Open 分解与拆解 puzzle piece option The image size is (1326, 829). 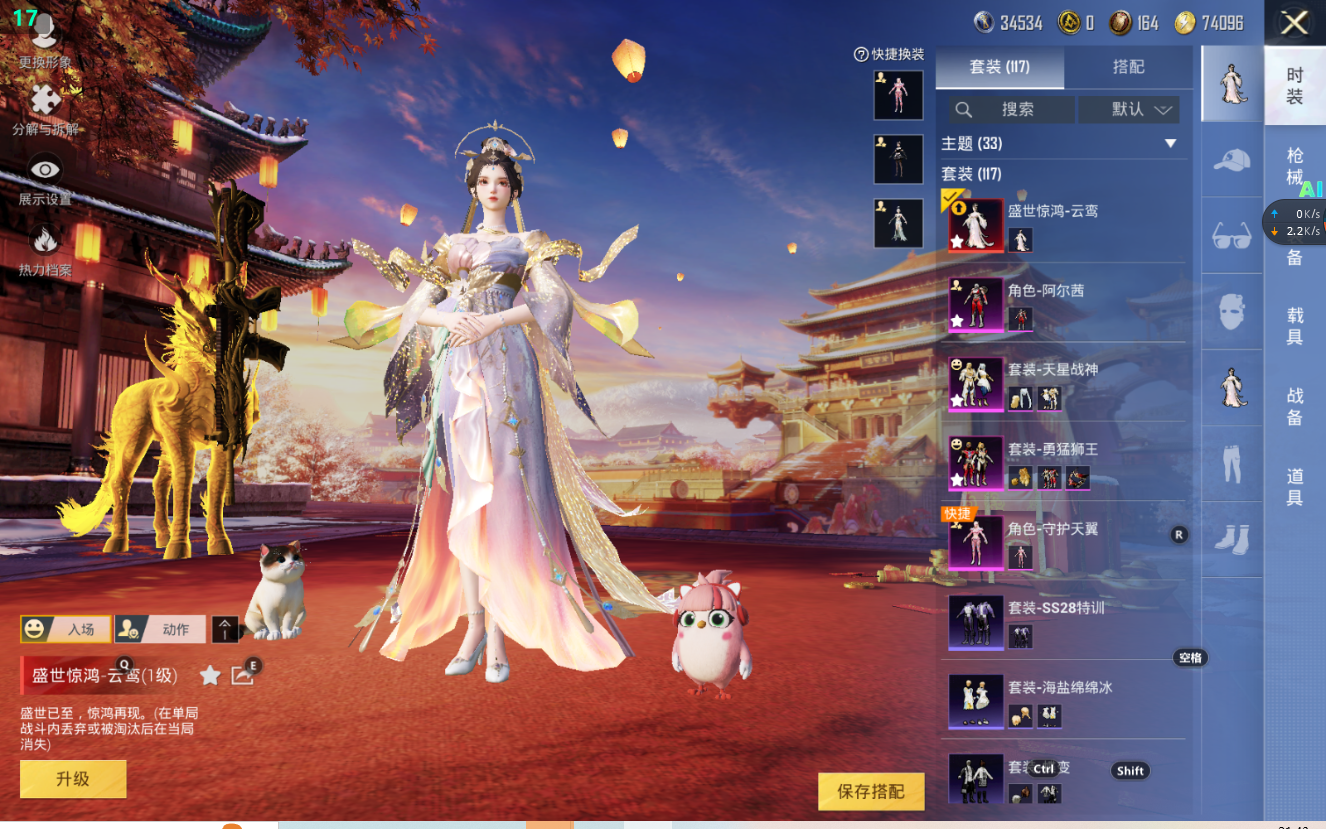click(x=44, y=108)
